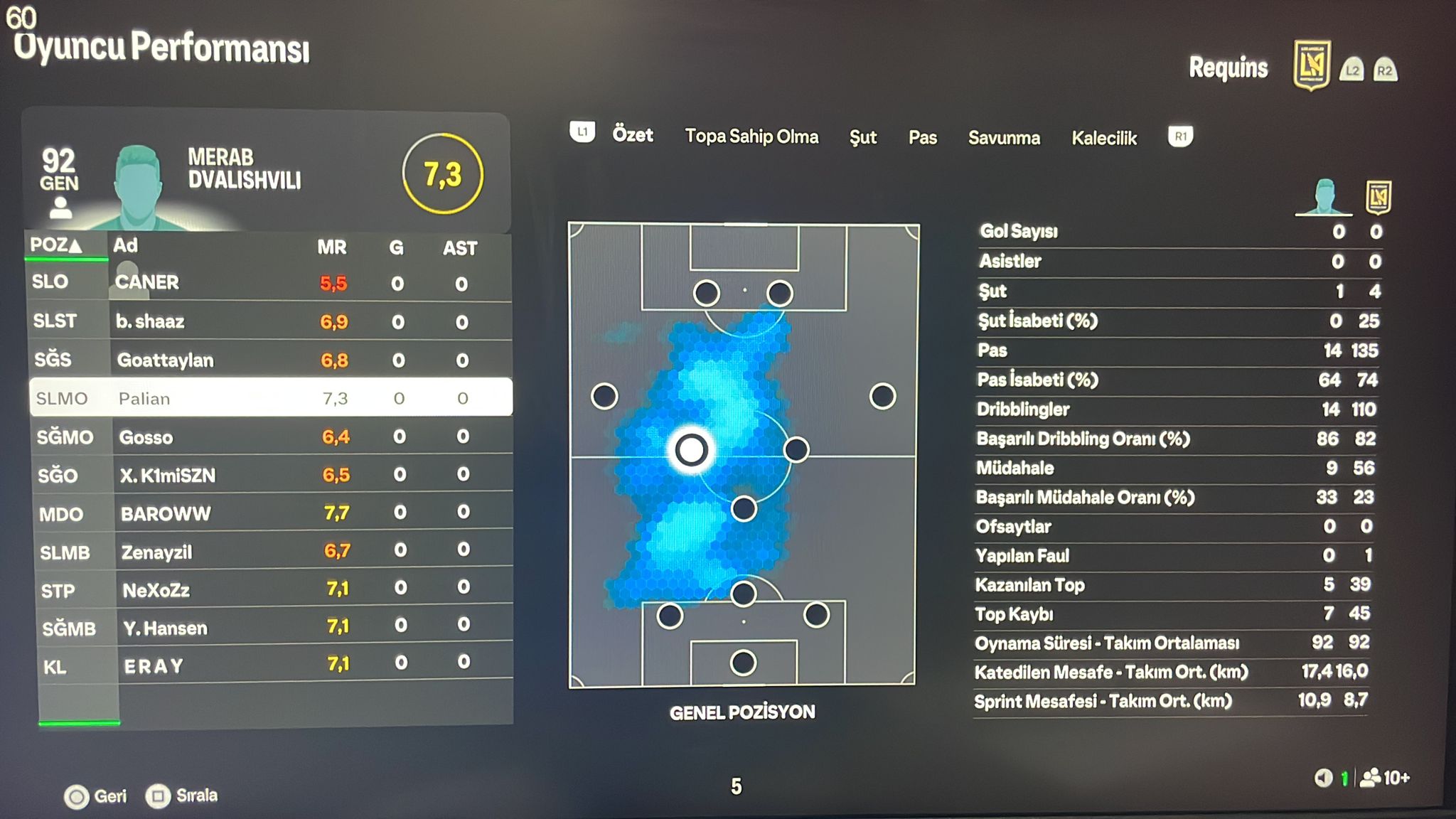Show the Şut statistics tab

[863, 137]
